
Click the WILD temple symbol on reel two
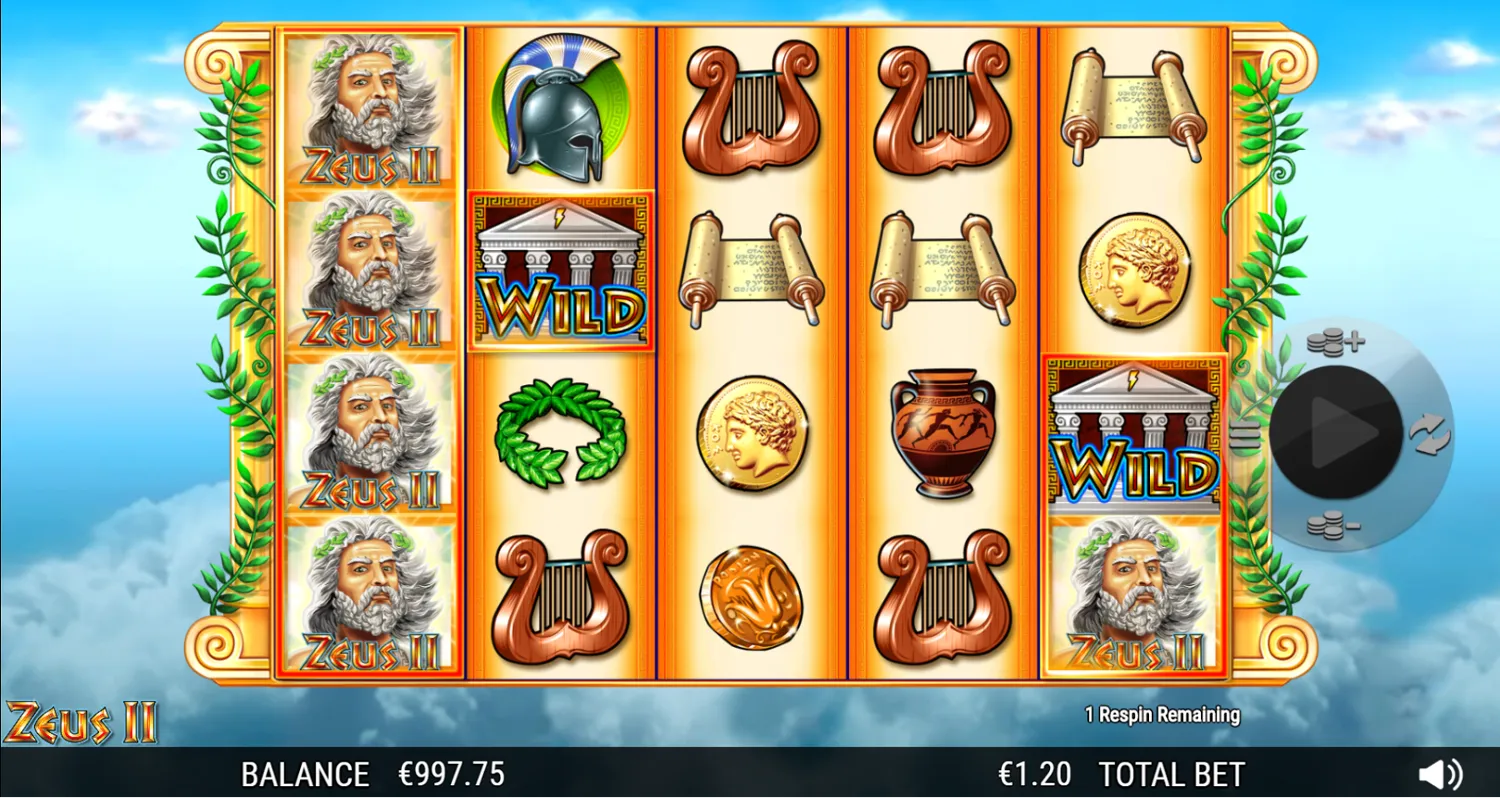click(x=562, y=273)
